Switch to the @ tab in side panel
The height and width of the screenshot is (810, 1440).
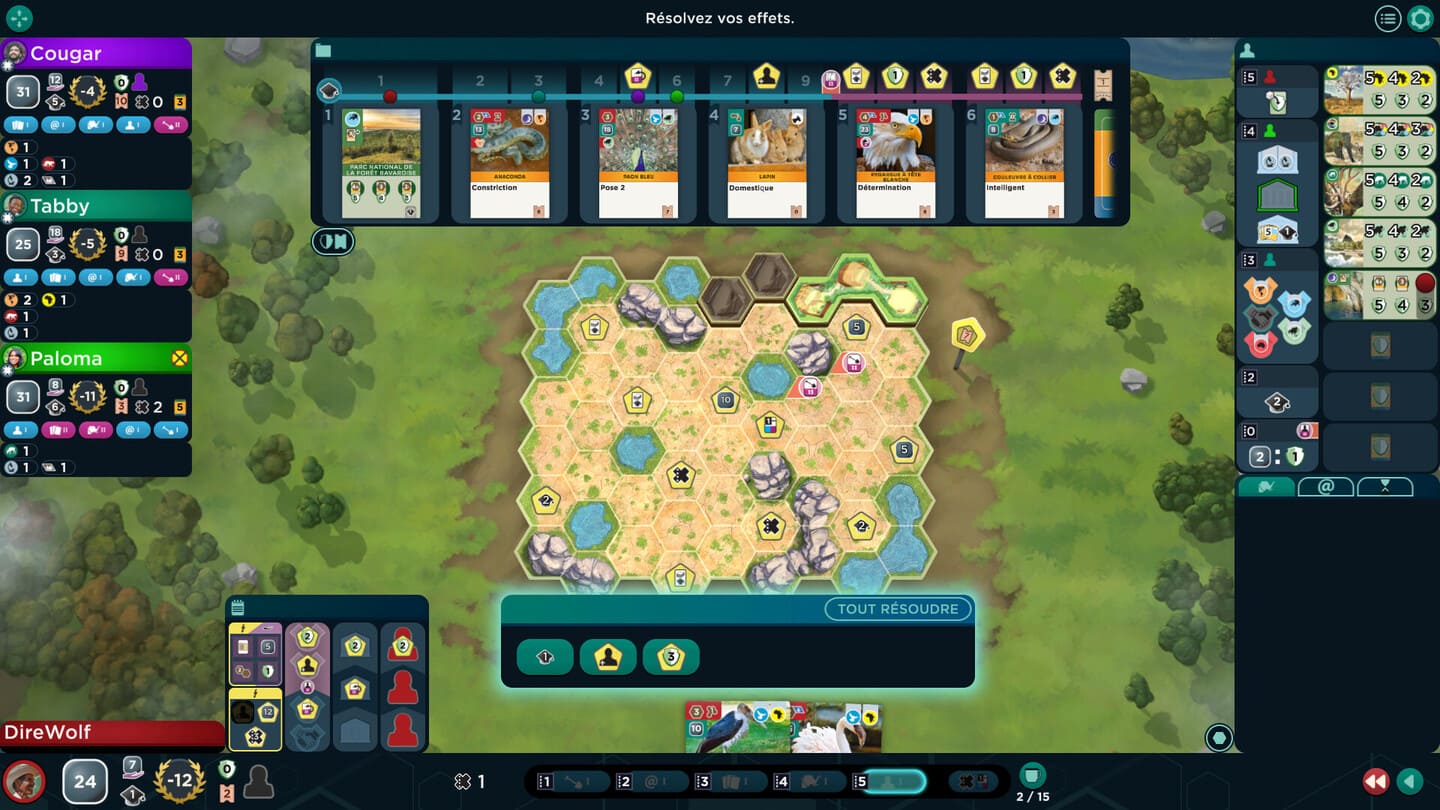coord(1326,487)
